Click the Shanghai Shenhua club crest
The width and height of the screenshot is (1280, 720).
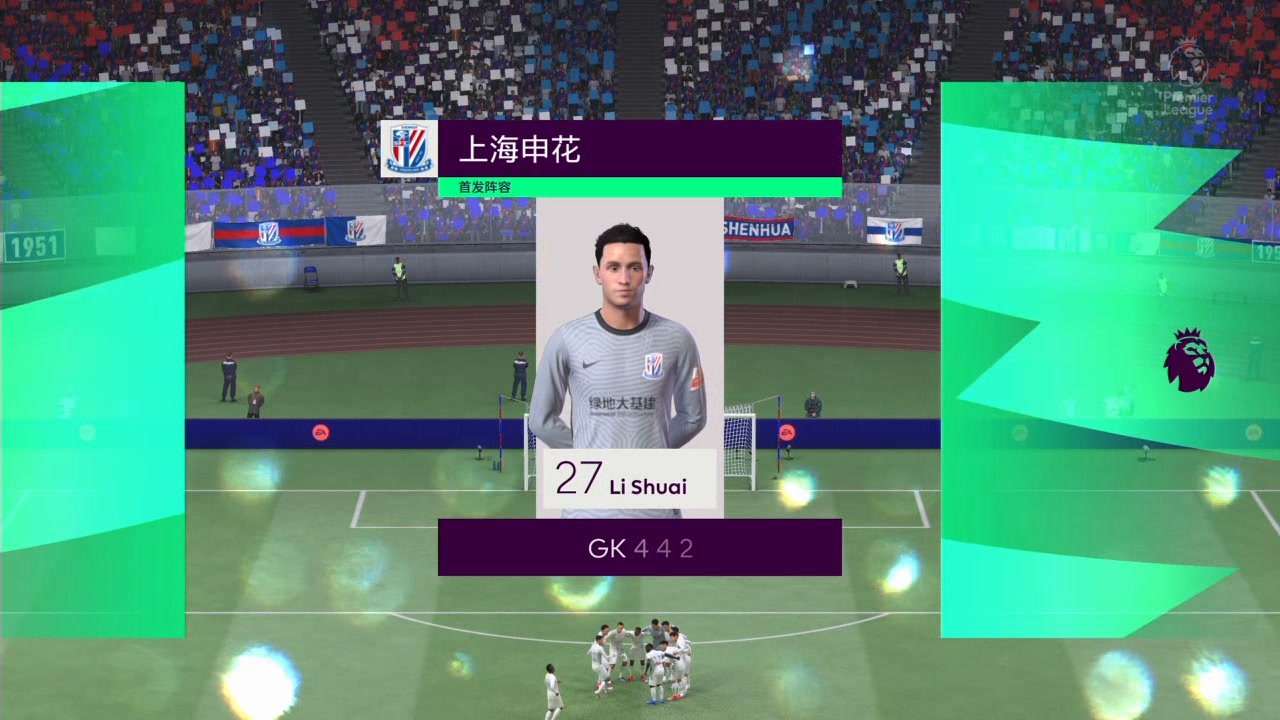(x=410, y=148)
